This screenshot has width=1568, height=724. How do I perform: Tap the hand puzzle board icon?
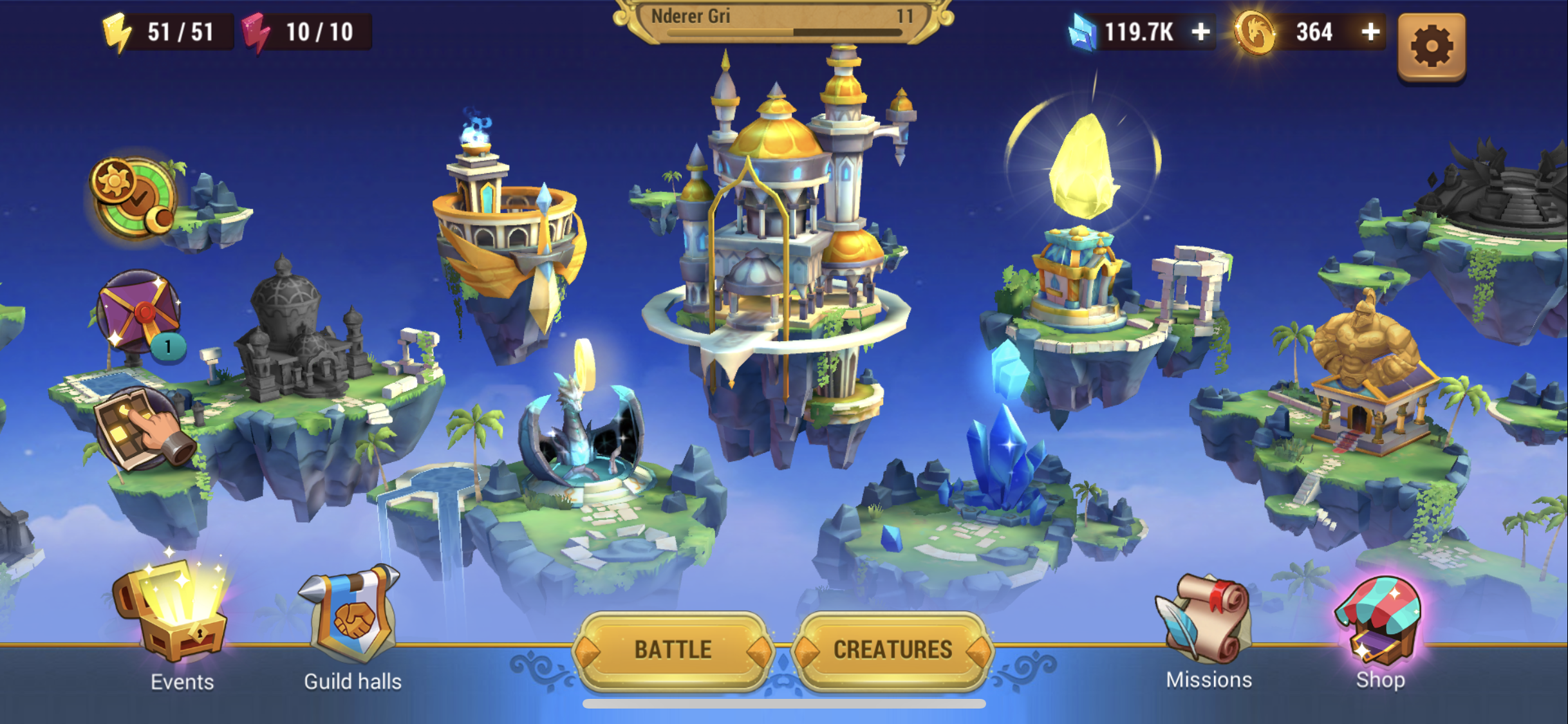(x=143, y=429)
